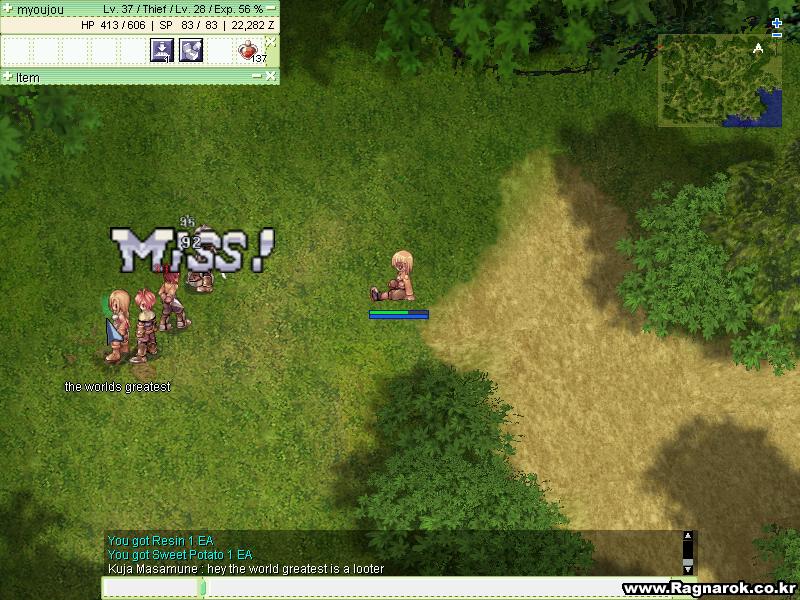Screen dimensions: 800x600
Task: Expand the Item window plus button
Action: (x=8, y=77)
